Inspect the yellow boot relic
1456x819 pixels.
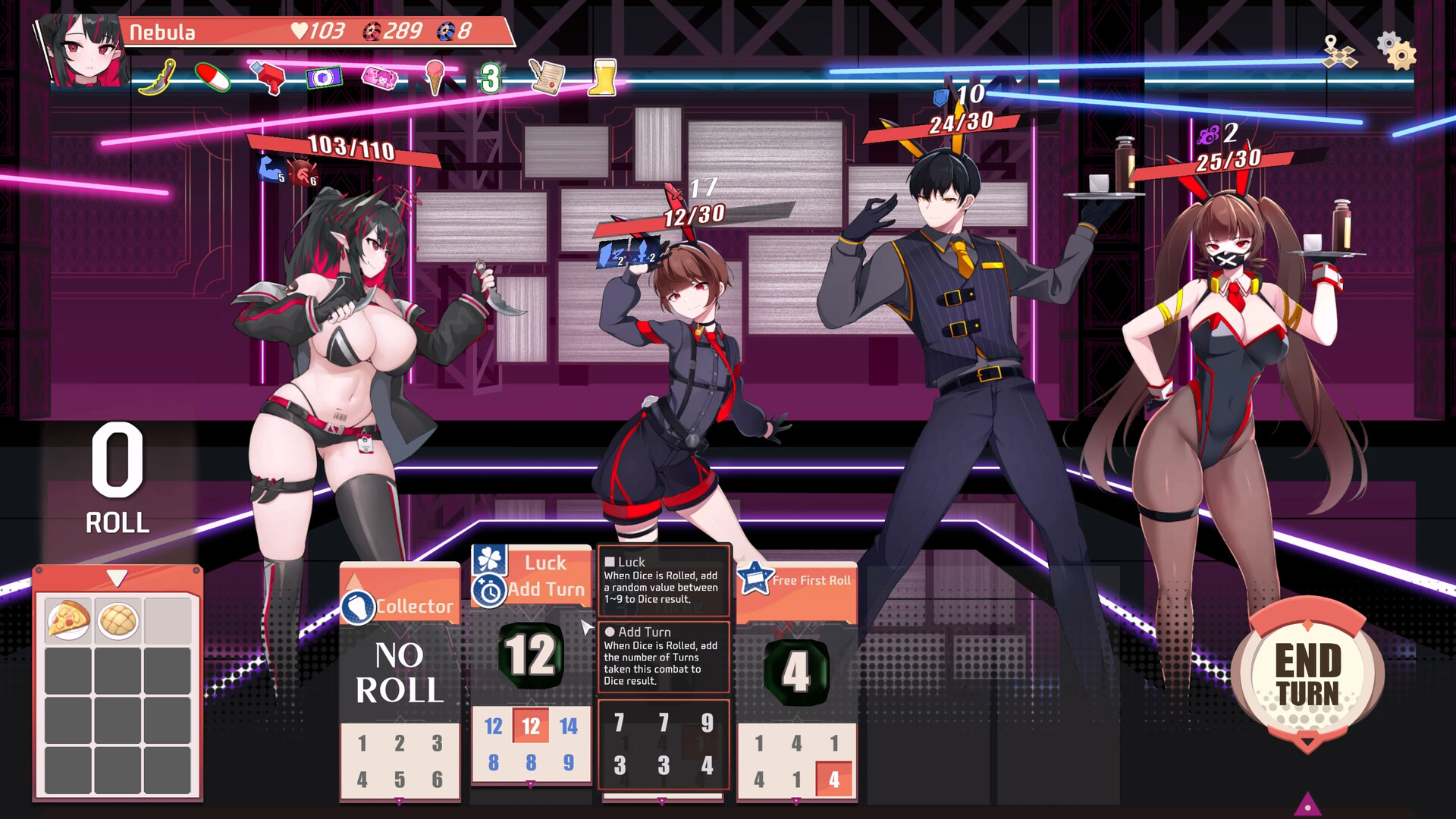[603, 77]
